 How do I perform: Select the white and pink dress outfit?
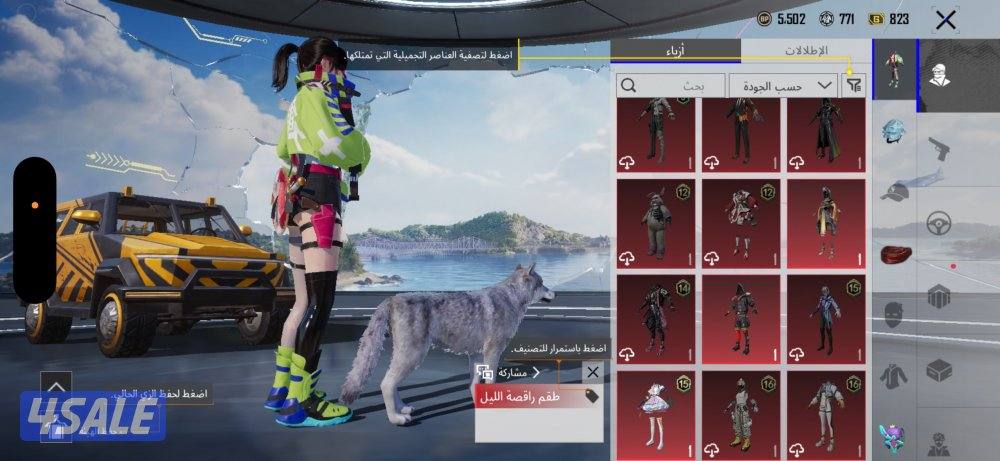tap(656, 412)
